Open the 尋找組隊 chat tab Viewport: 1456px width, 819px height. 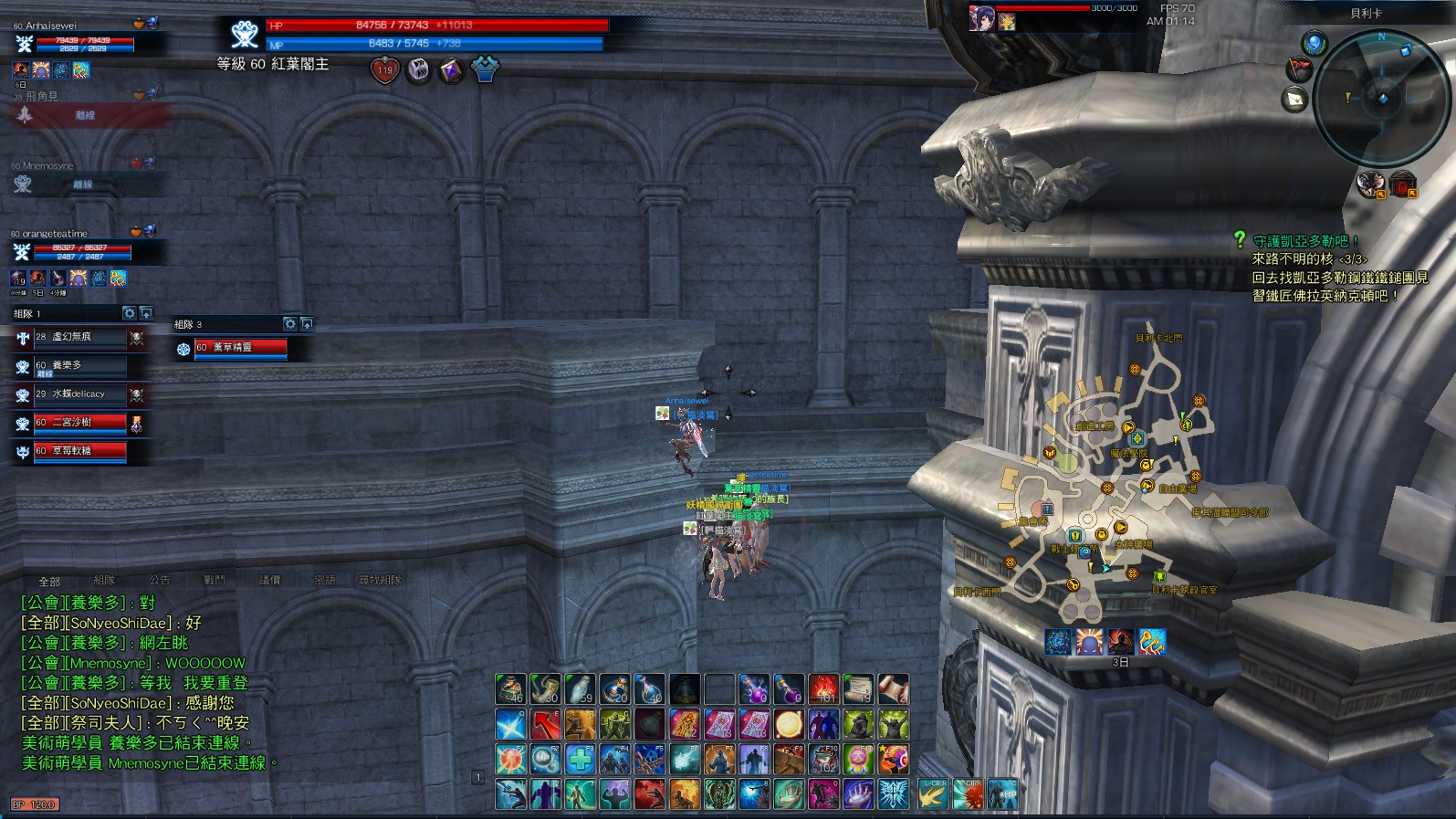pyautogui.click(x=380, y=580)
